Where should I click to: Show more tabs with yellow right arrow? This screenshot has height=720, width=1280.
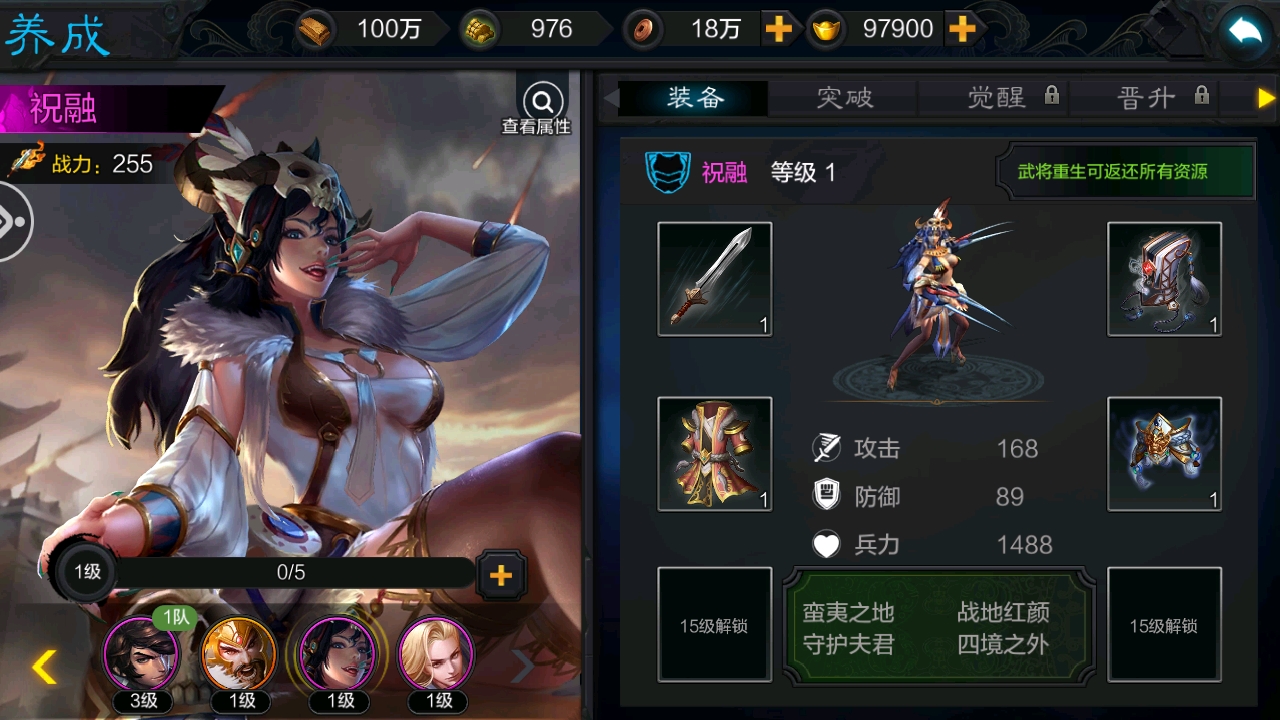[x=1266, y=98]
